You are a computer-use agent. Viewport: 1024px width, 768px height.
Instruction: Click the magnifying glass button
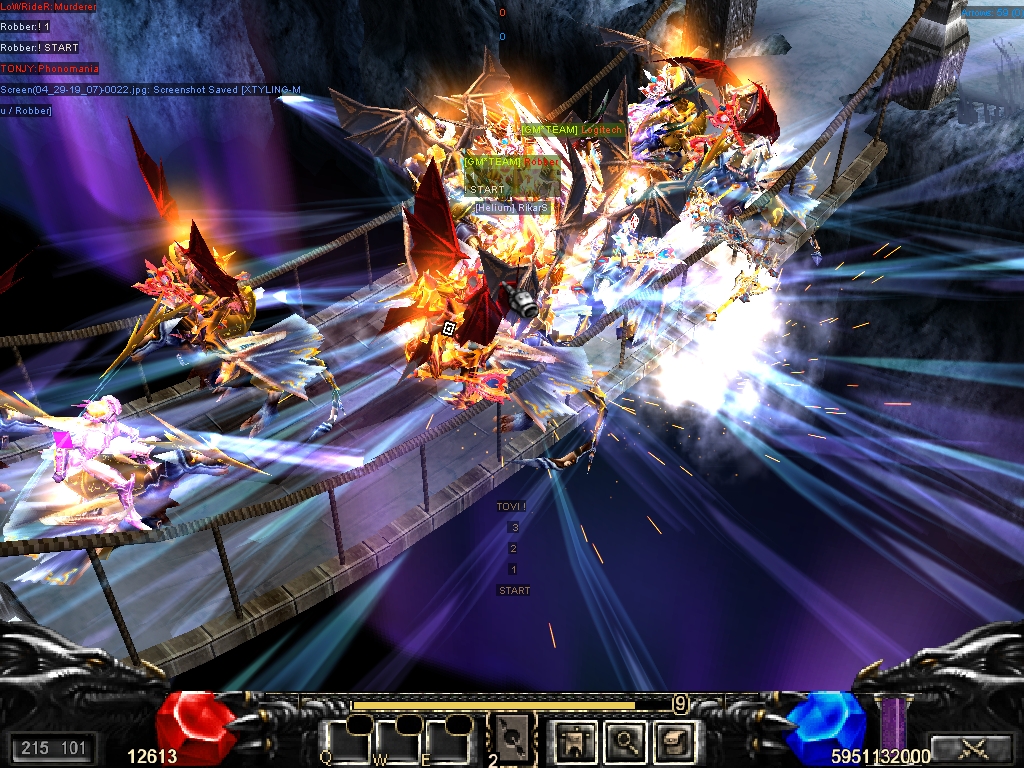pos(627,741)
